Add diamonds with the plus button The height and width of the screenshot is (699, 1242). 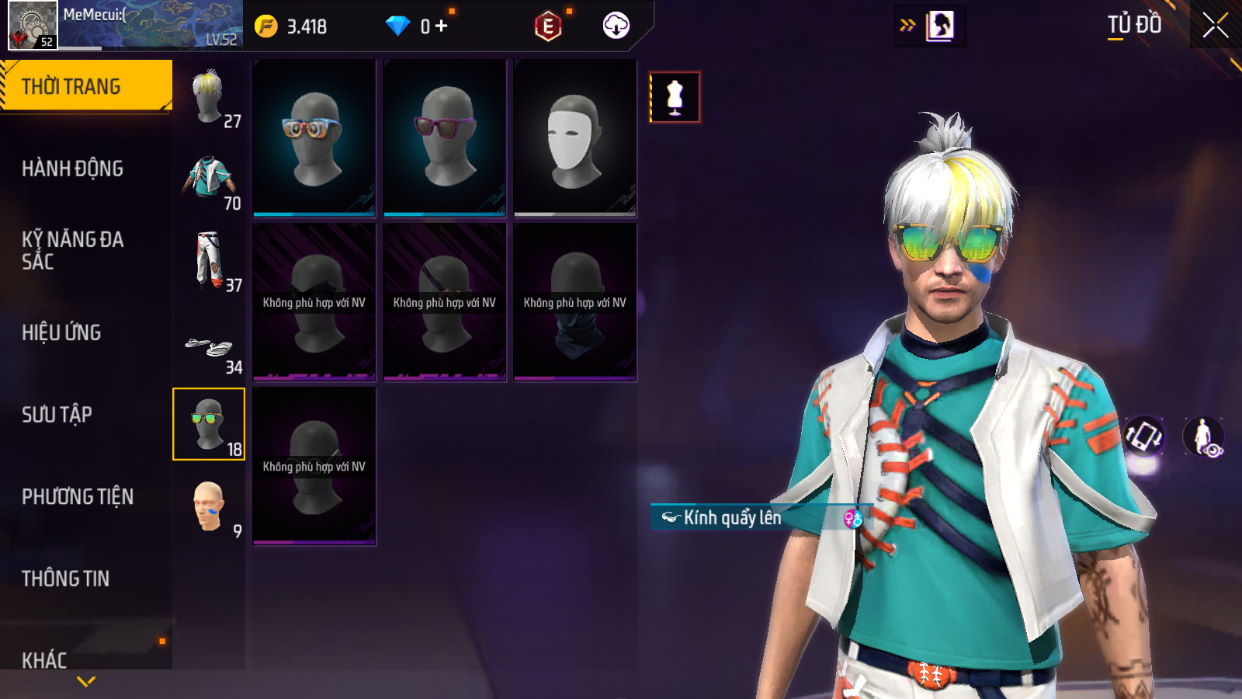click(x=441, y=27)
